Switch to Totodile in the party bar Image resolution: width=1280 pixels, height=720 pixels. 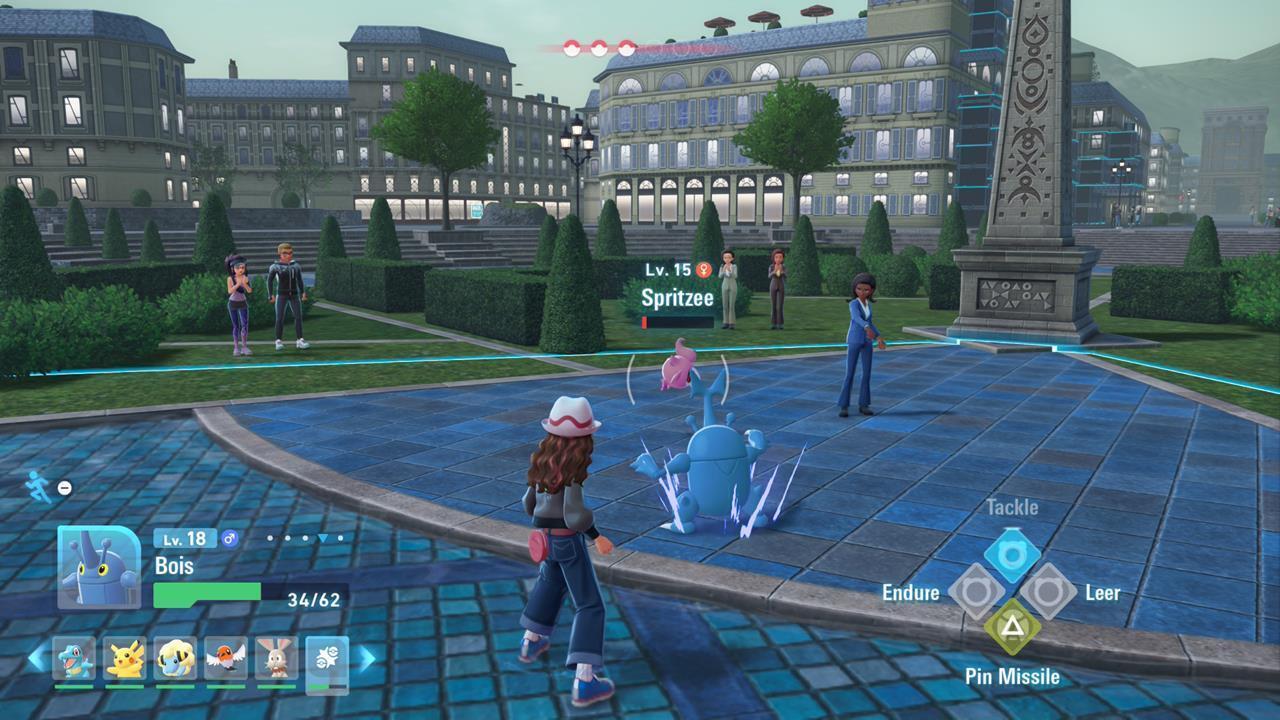click(x=74, y=658)
